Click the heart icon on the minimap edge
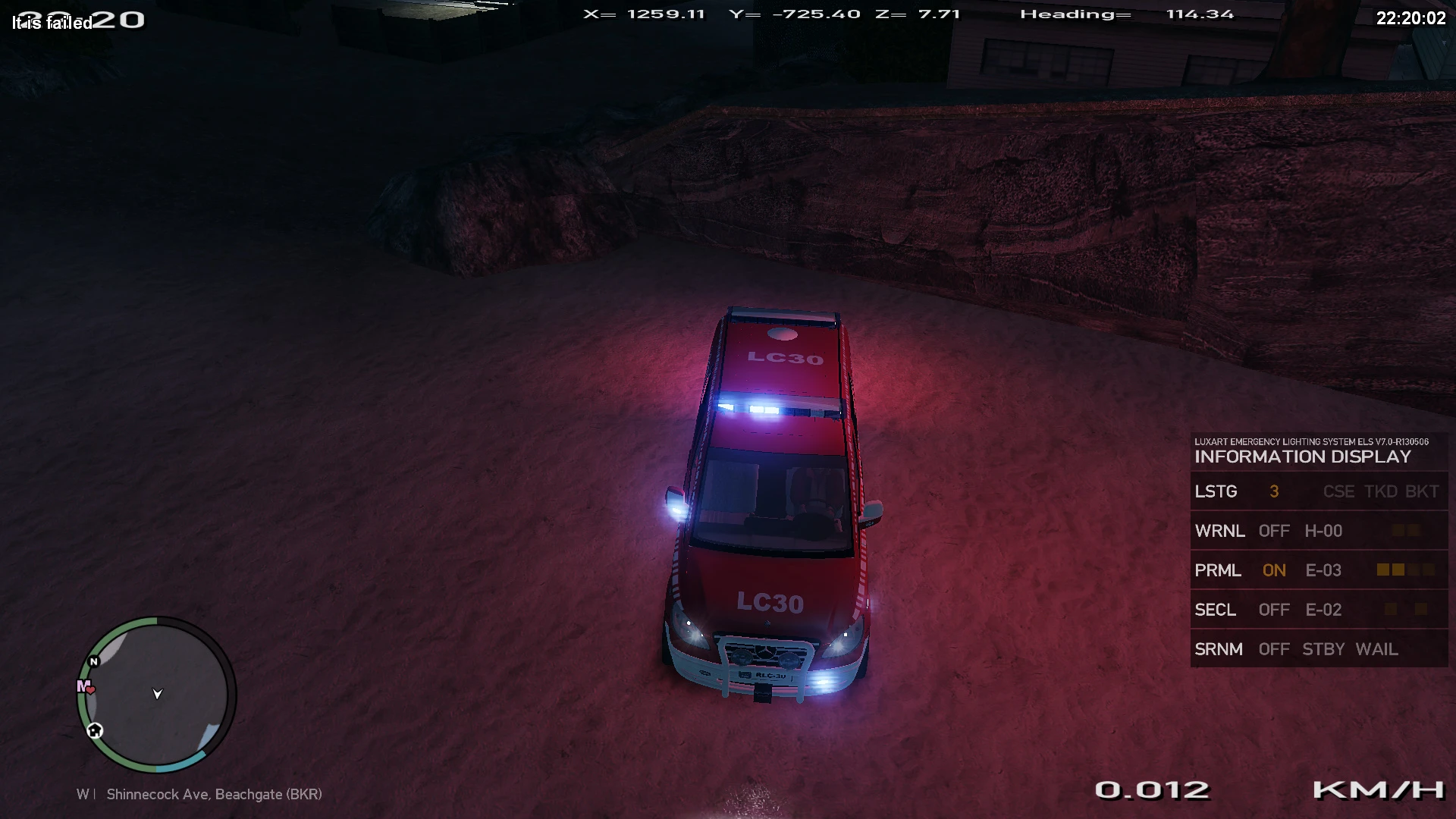The image size is (1456, 819). 89,691
